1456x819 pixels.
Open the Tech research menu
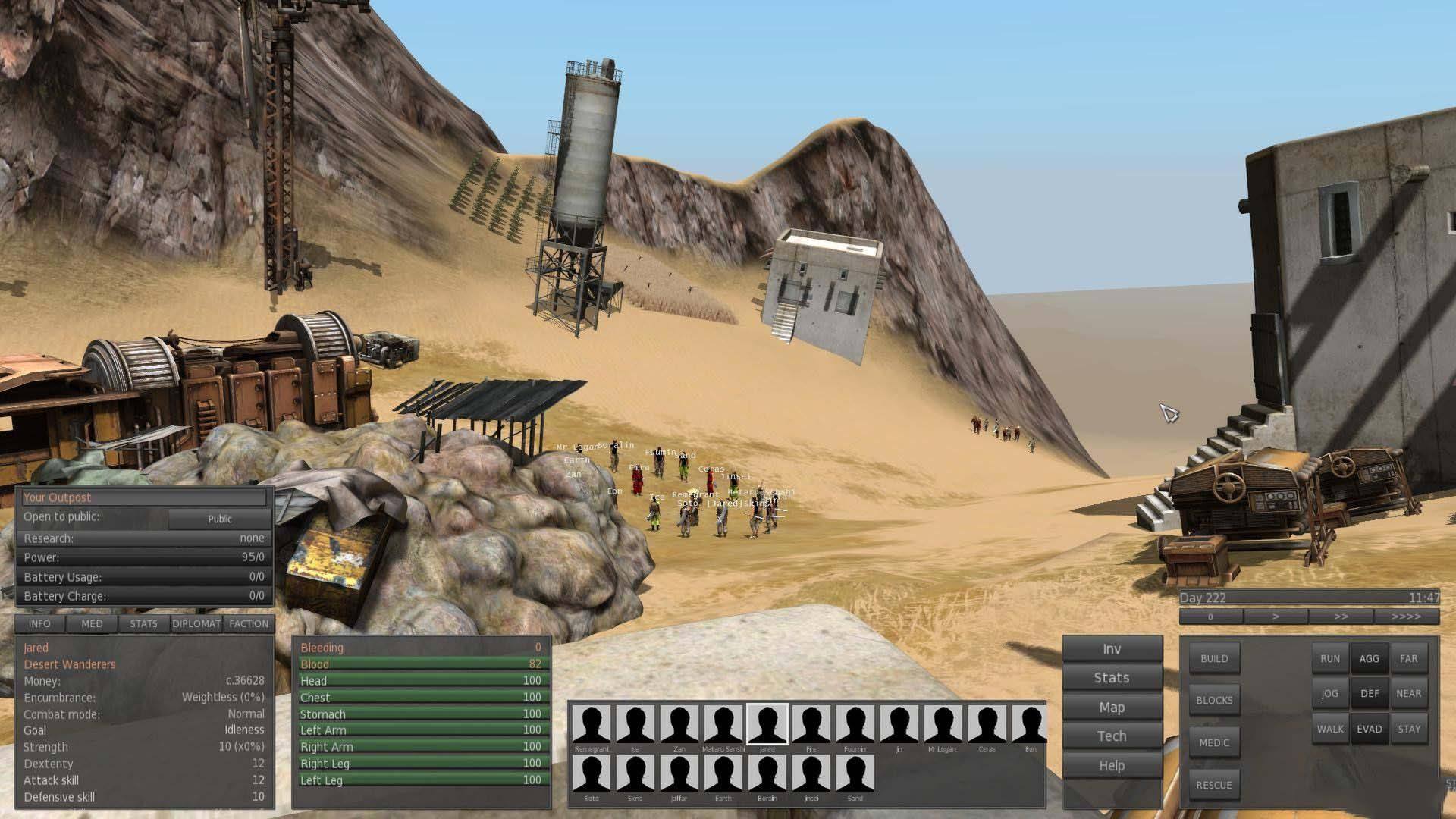click(x=1112, y=736)
